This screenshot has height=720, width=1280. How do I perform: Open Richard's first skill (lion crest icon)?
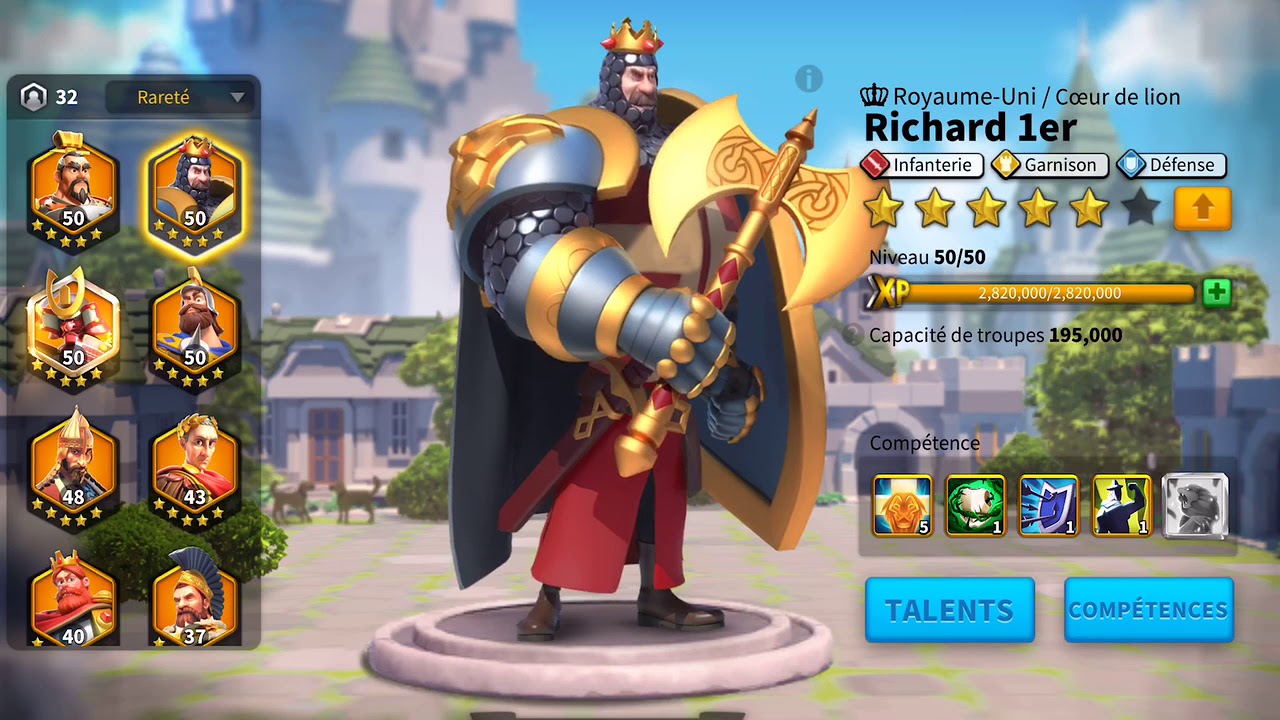(902, 507)
